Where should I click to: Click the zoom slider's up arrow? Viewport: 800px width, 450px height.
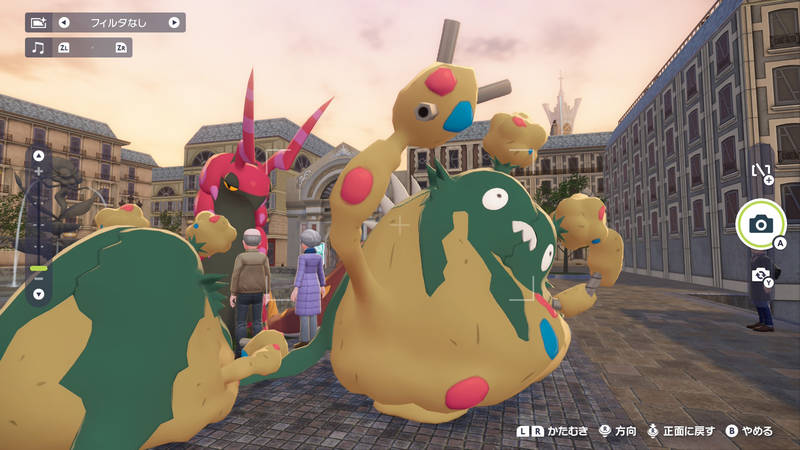39,156
